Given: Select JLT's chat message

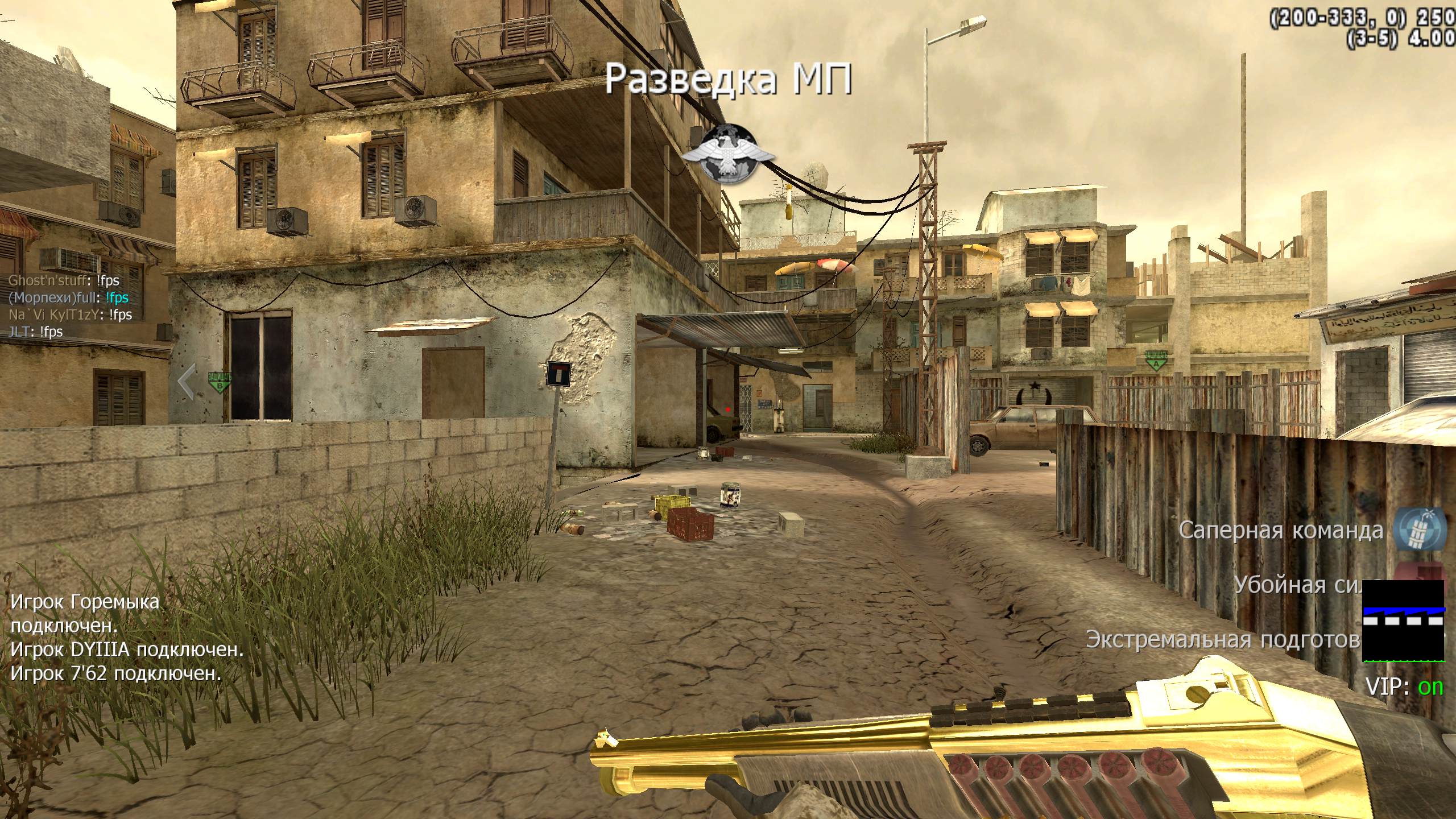Looking at the screenshot, I should pyautogui.click(x=36, y=332).
